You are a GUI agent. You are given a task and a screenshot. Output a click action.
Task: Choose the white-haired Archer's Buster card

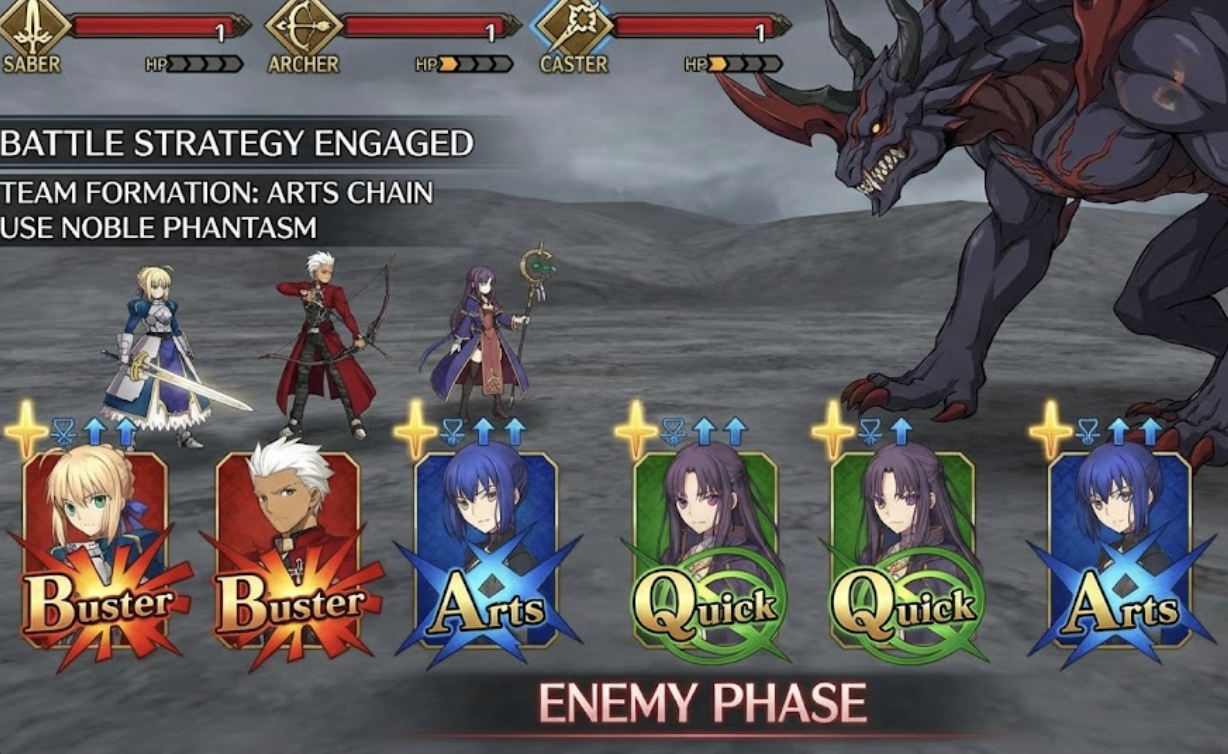288,550
